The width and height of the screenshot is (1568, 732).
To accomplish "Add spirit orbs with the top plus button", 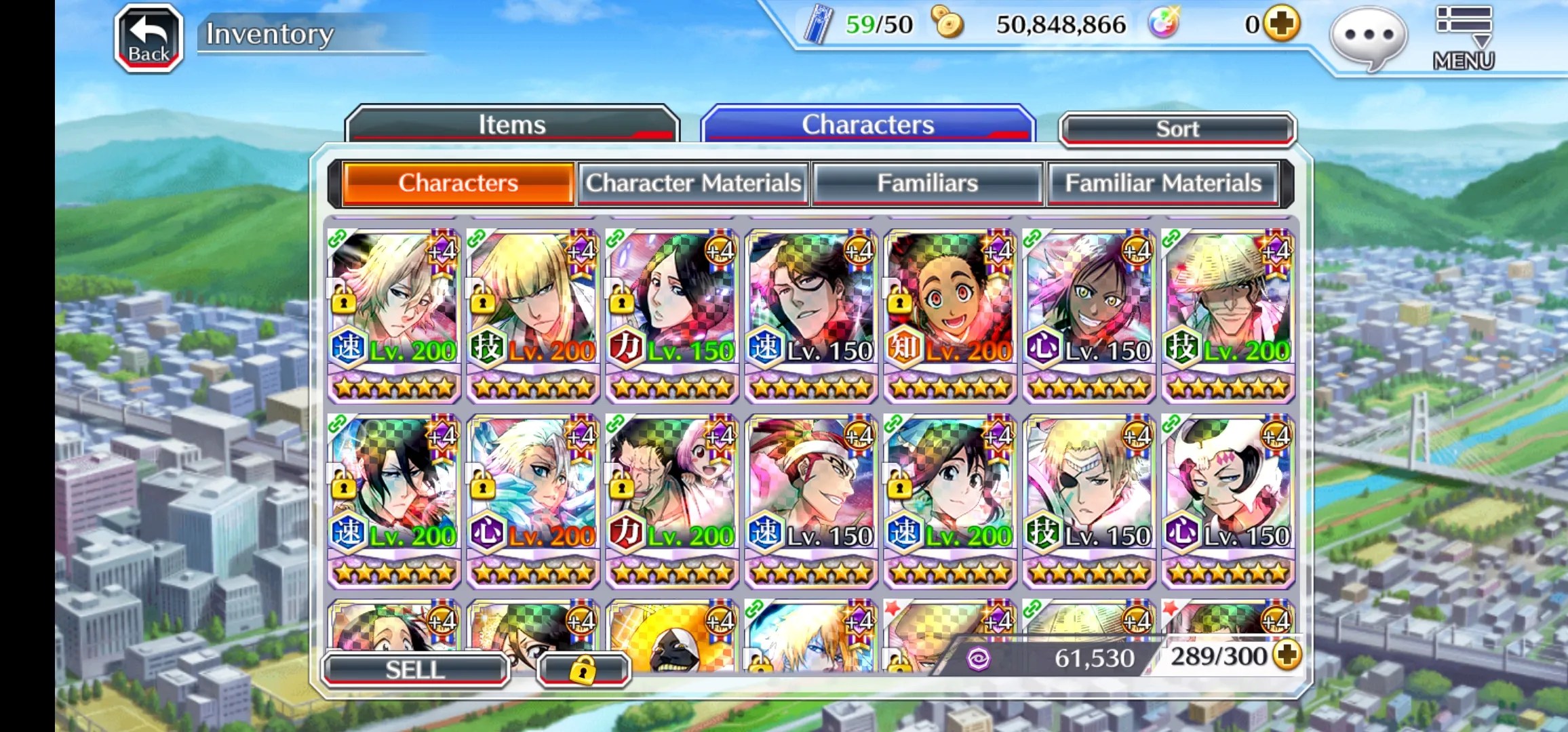I will click(1281, 24).
